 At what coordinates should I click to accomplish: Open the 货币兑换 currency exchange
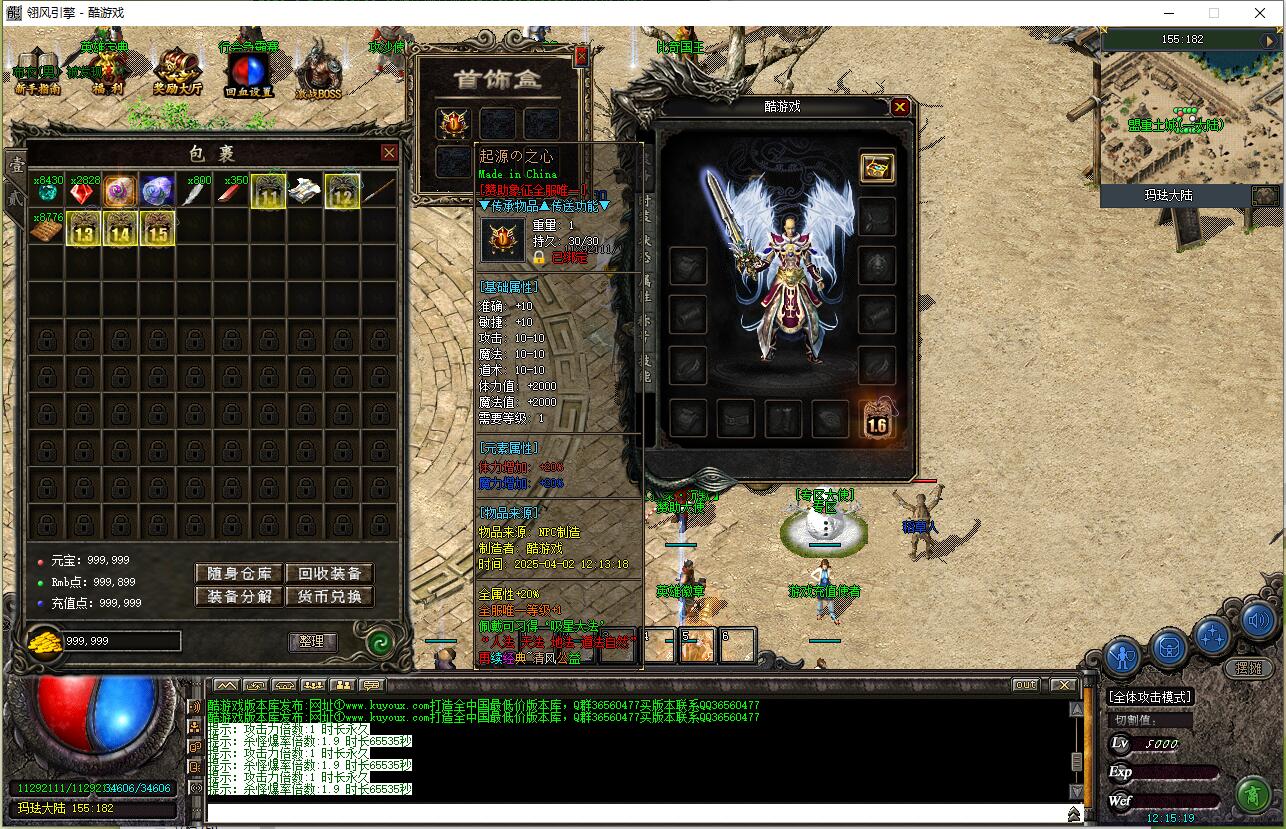pos(329,597)
